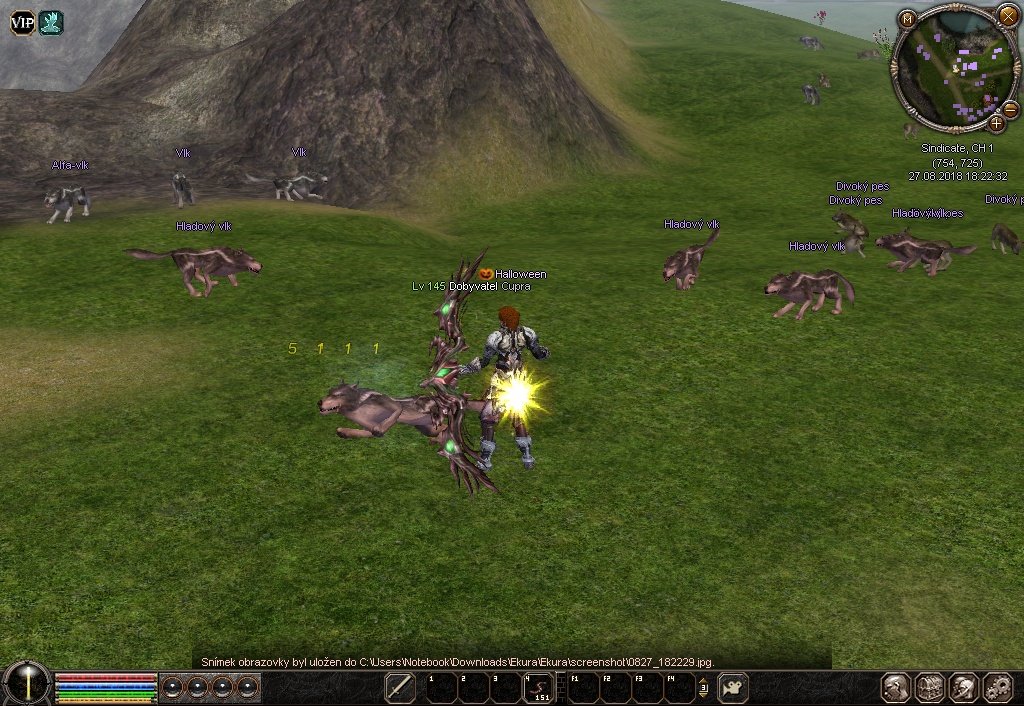Viewport: 1024px width, 706px height.
Task: Zoom in the minimap with the plus button
Action: pos(996,124)
